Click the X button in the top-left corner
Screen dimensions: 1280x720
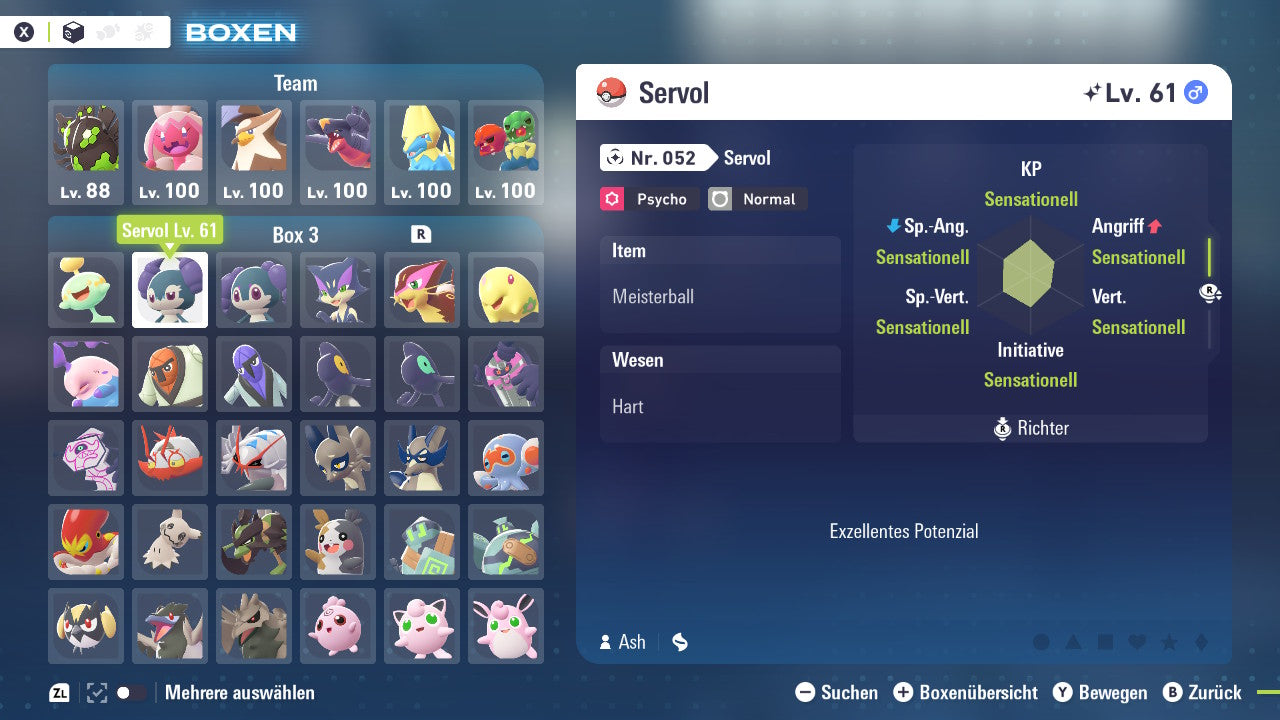pyautogui.click(x=25, y=31)
